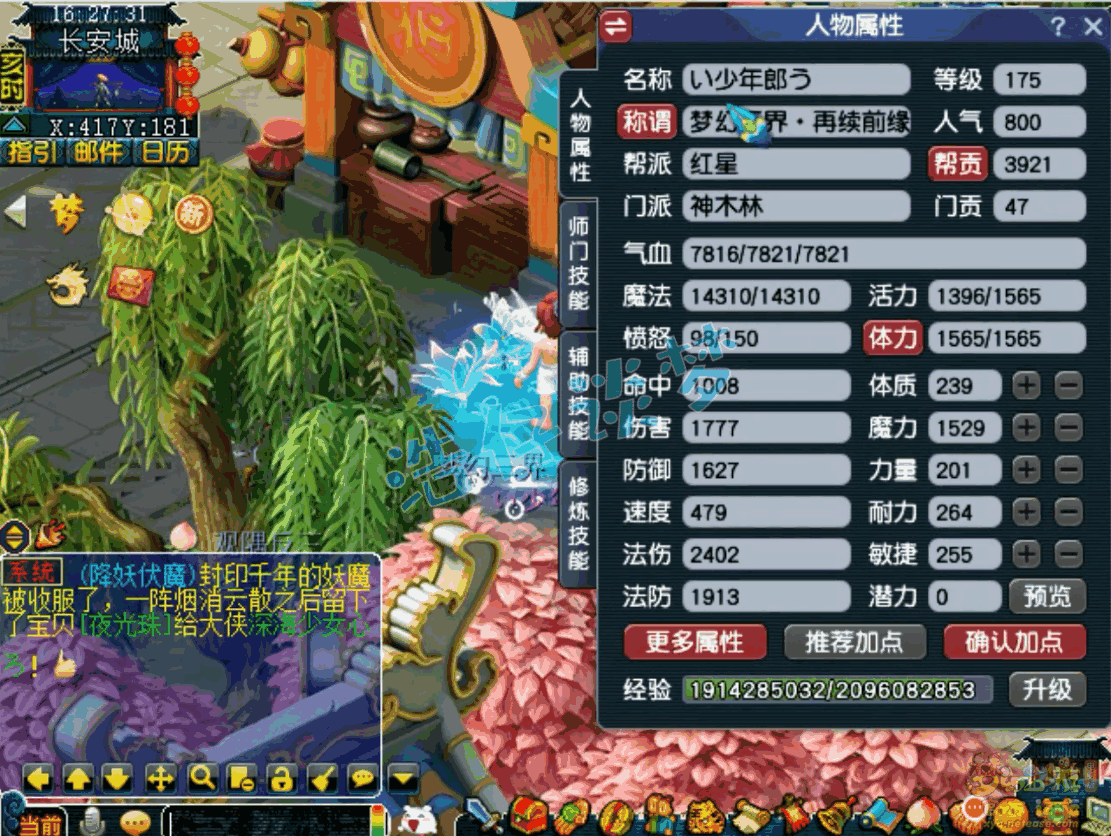Close the 人物属性 character panel

pyautogui.click(x=1092, y=27)
